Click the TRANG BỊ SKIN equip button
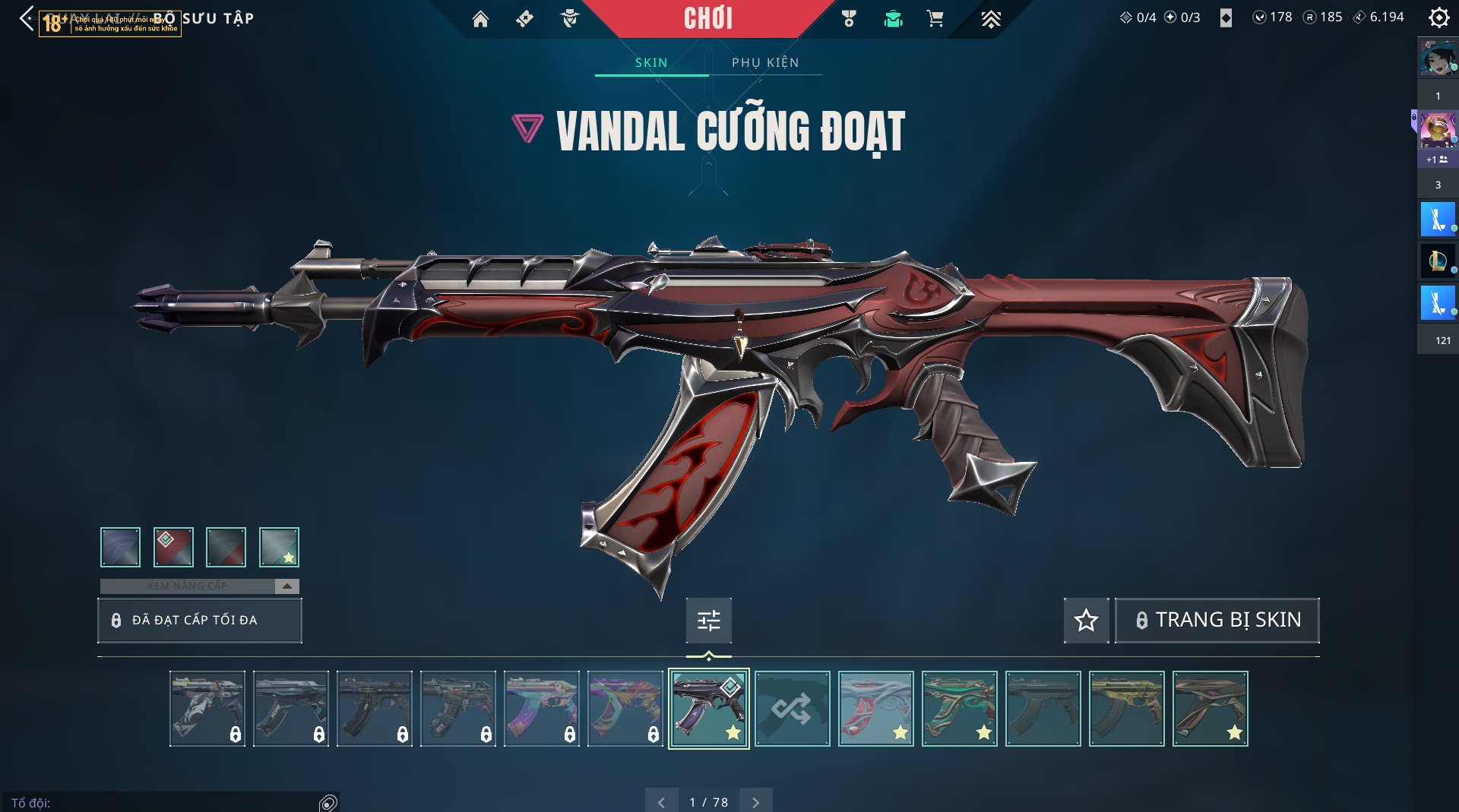This screenshot has height=812, width=1459. pos(1217,621)
